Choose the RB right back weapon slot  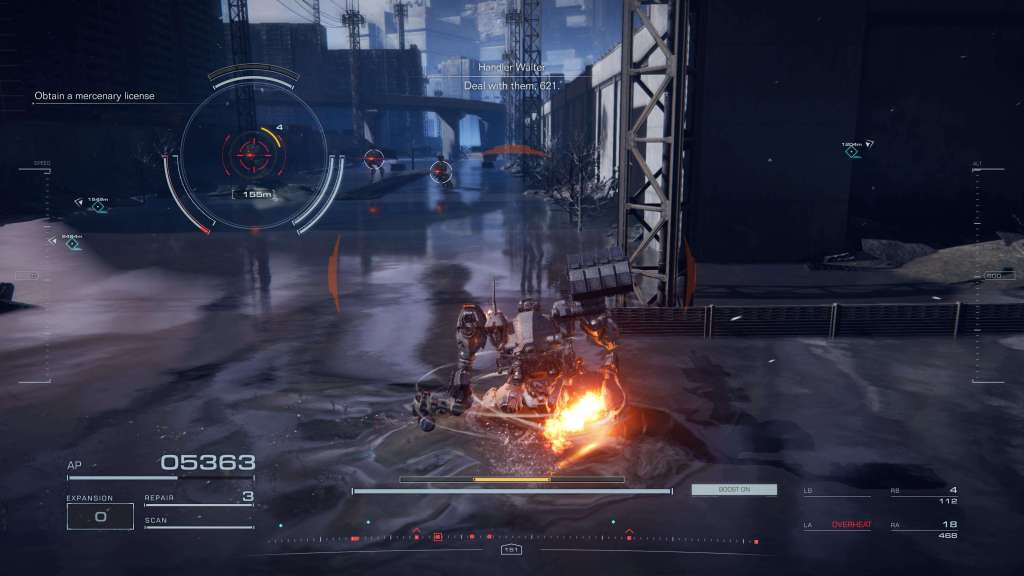(x=924, y=494)
